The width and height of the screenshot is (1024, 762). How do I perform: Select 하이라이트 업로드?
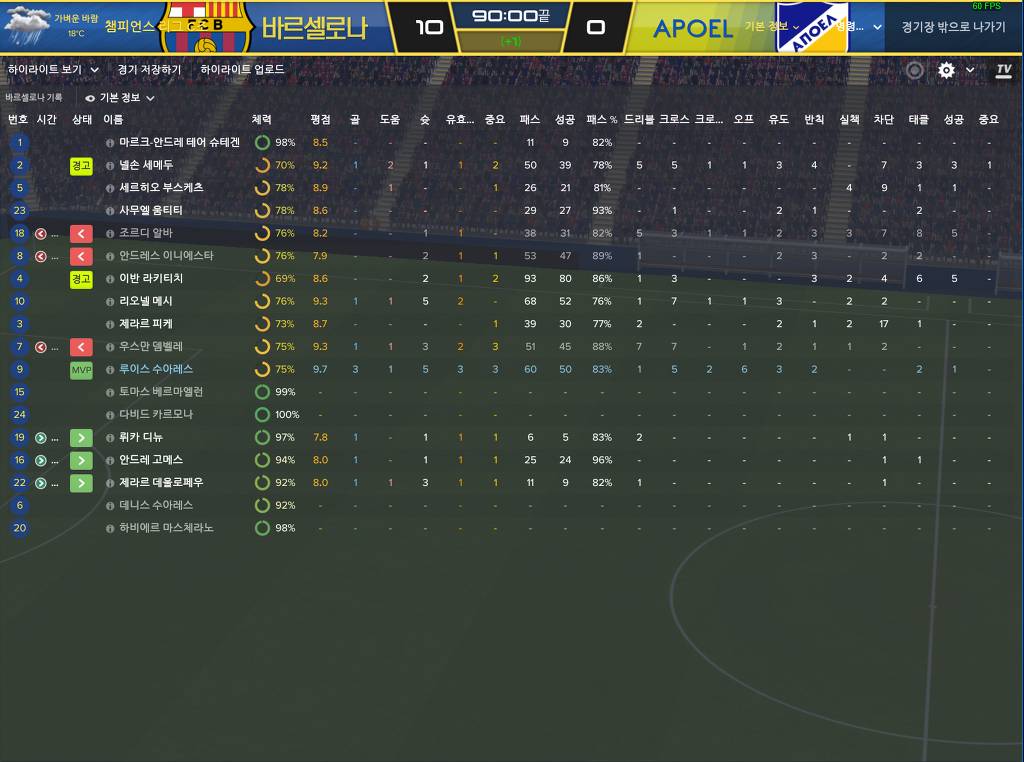pyautogui.click(x=242, y=70)
